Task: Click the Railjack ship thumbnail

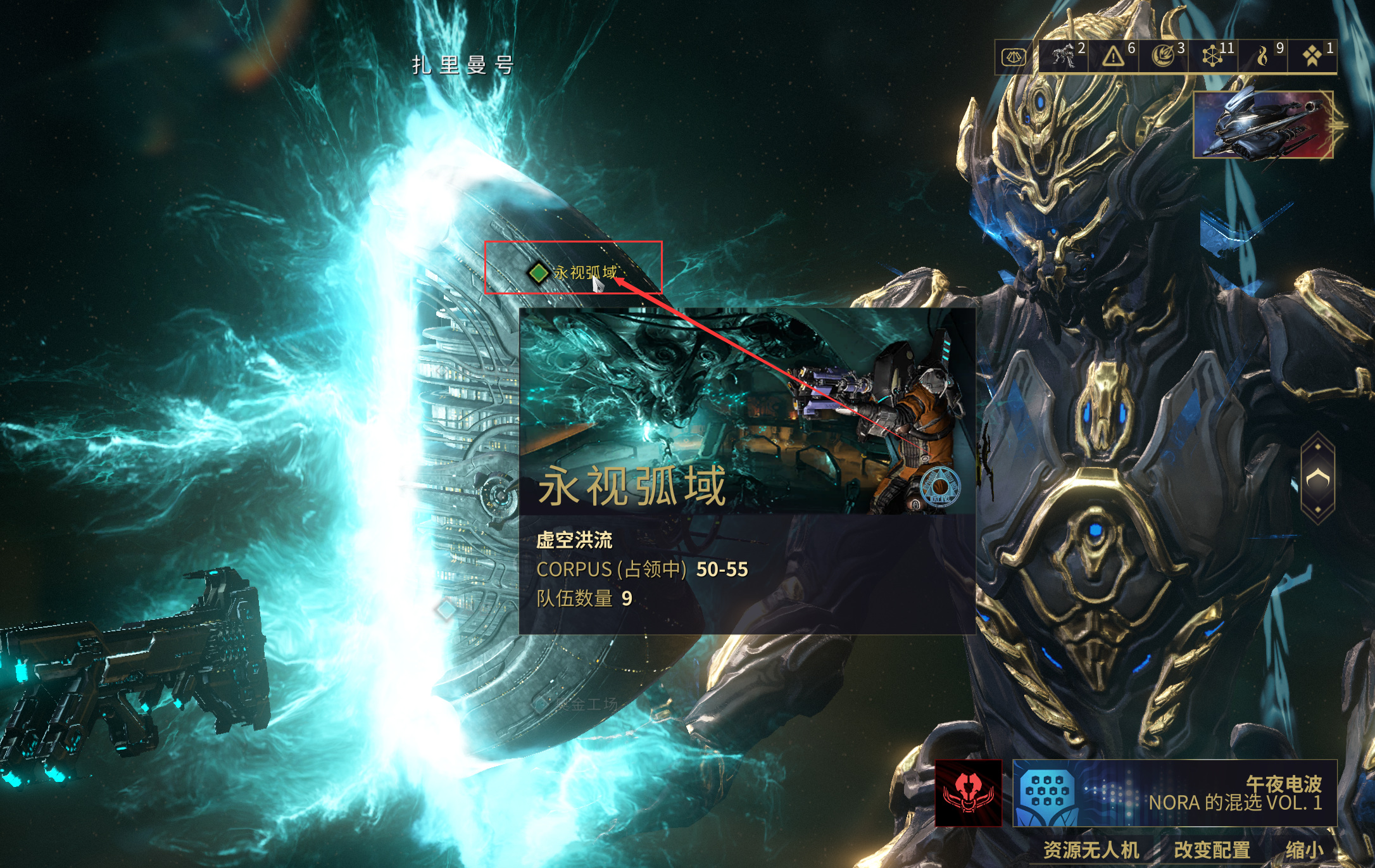Action: (1263, 125)
